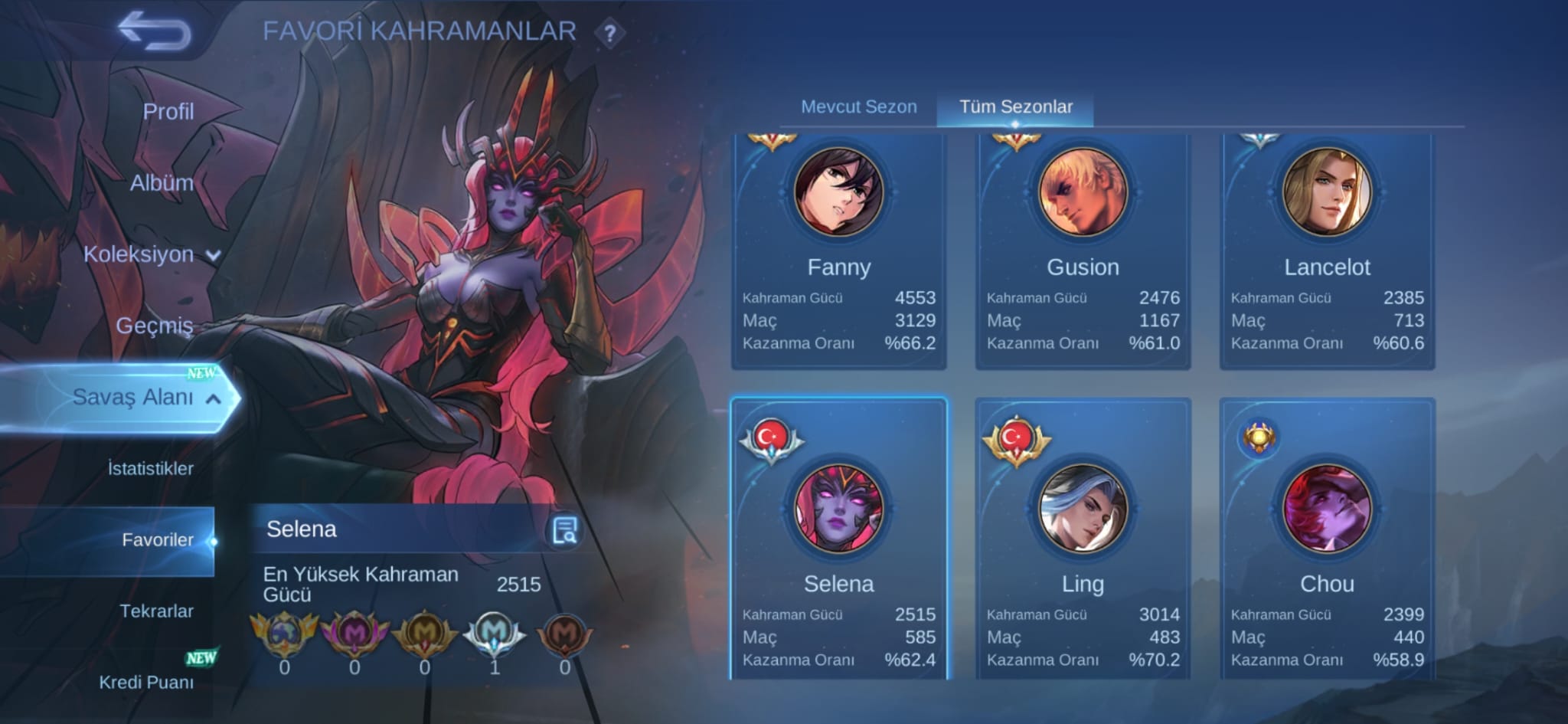The image size is (1568, 724).
Task: Pick the Lancelot hero card
Action: (x=1327, y=253)
